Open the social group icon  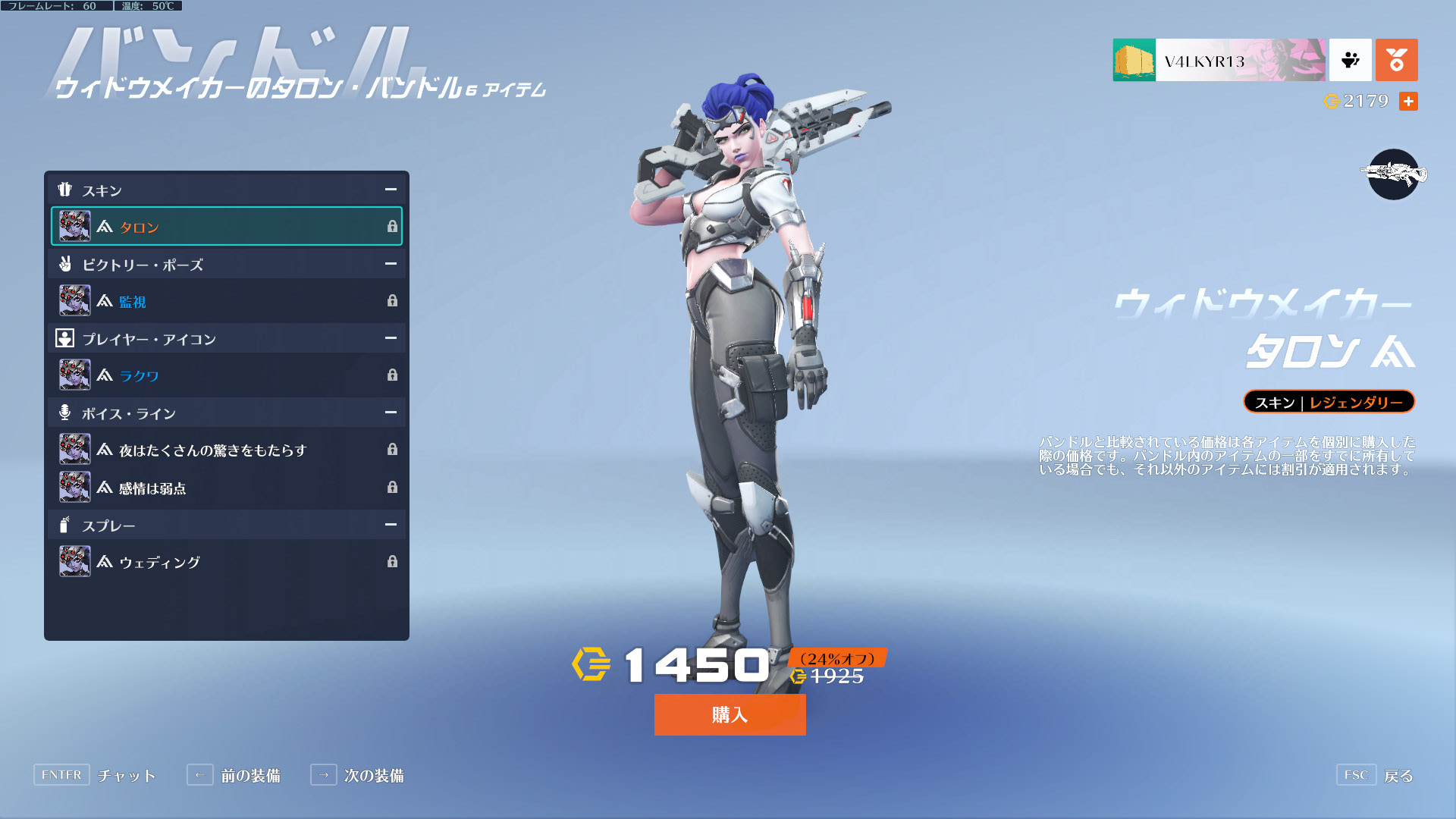pyautogui.click(x=1350, y=61)
